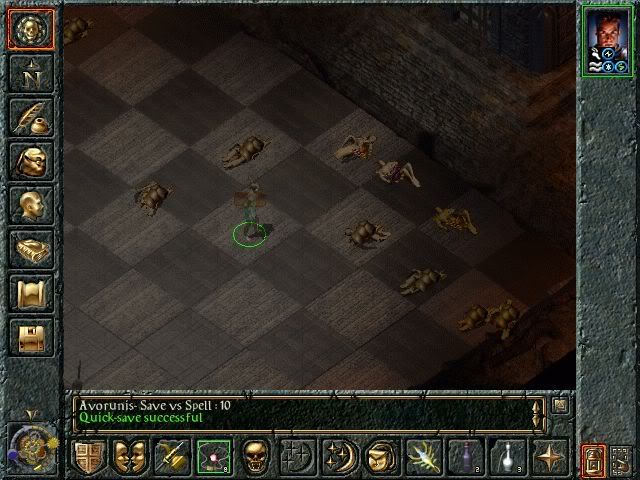Open game options with the chest icon
The width and height of the screenshot is (640, 480).
tap(31, 337)
